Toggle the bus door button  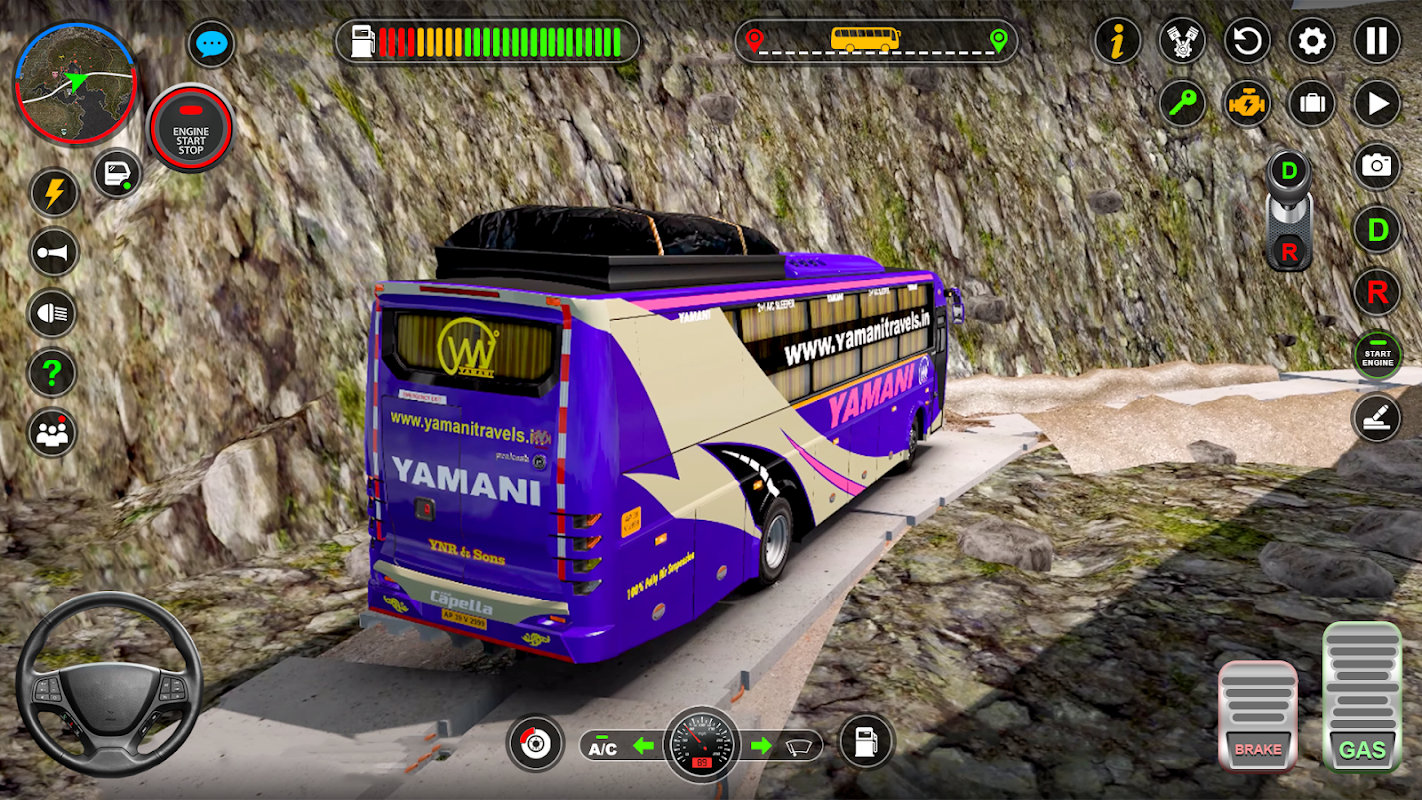[x=118, y=174]
